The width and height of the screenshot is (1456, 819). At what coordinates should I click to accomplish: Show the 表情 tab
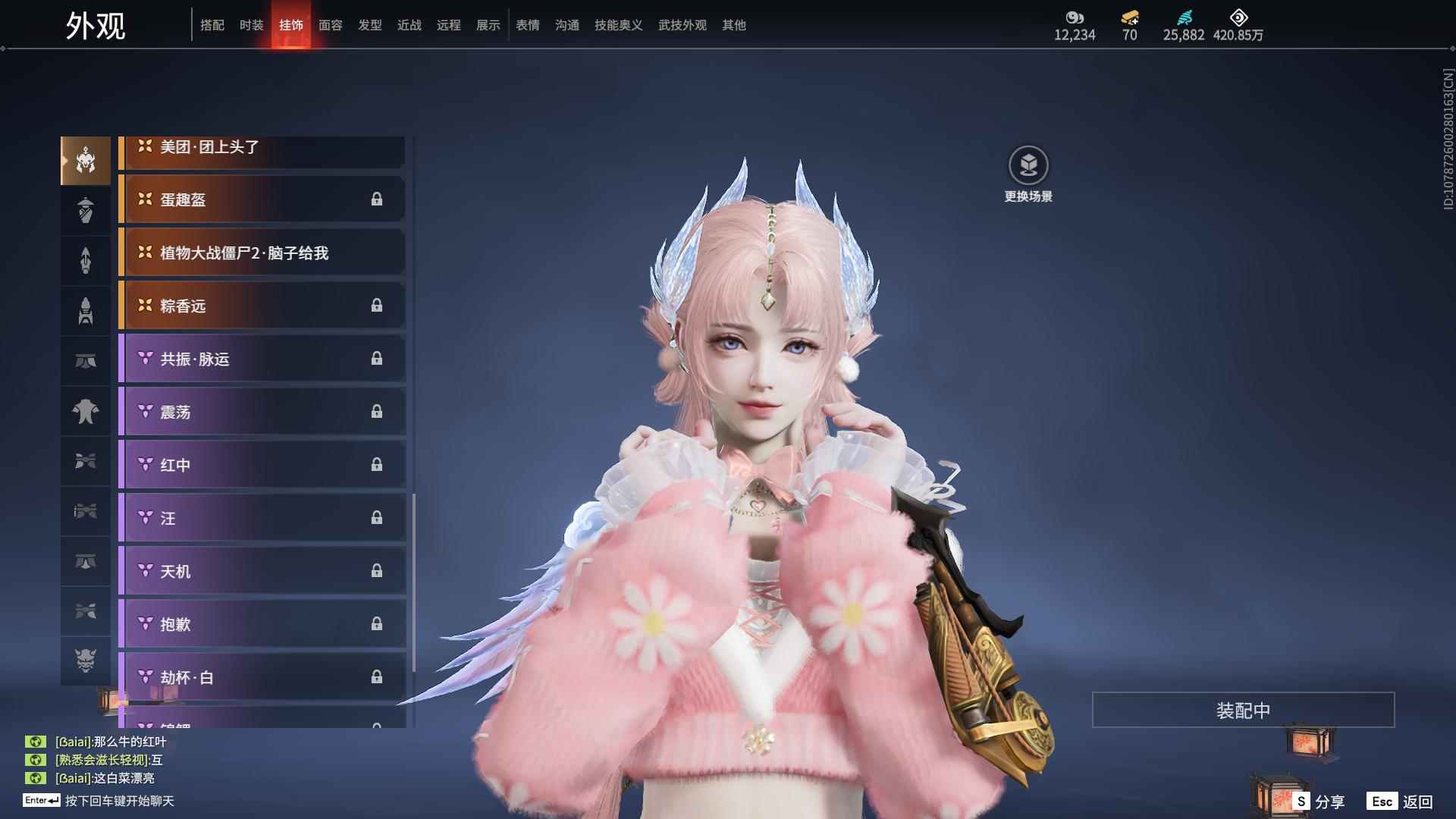(x=527, y=25)
